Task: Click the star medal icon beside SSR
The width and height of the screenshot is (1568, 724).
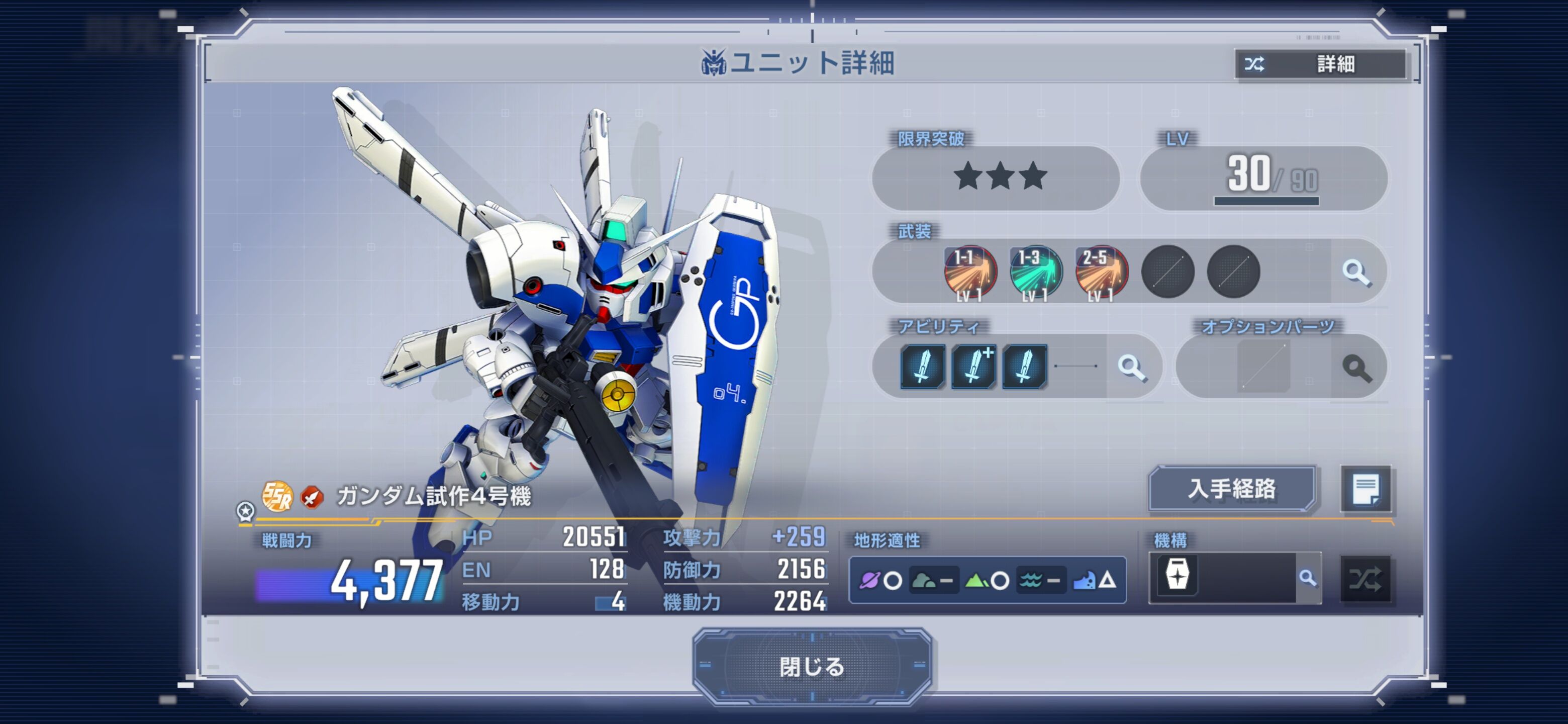Action: (245, 511)
